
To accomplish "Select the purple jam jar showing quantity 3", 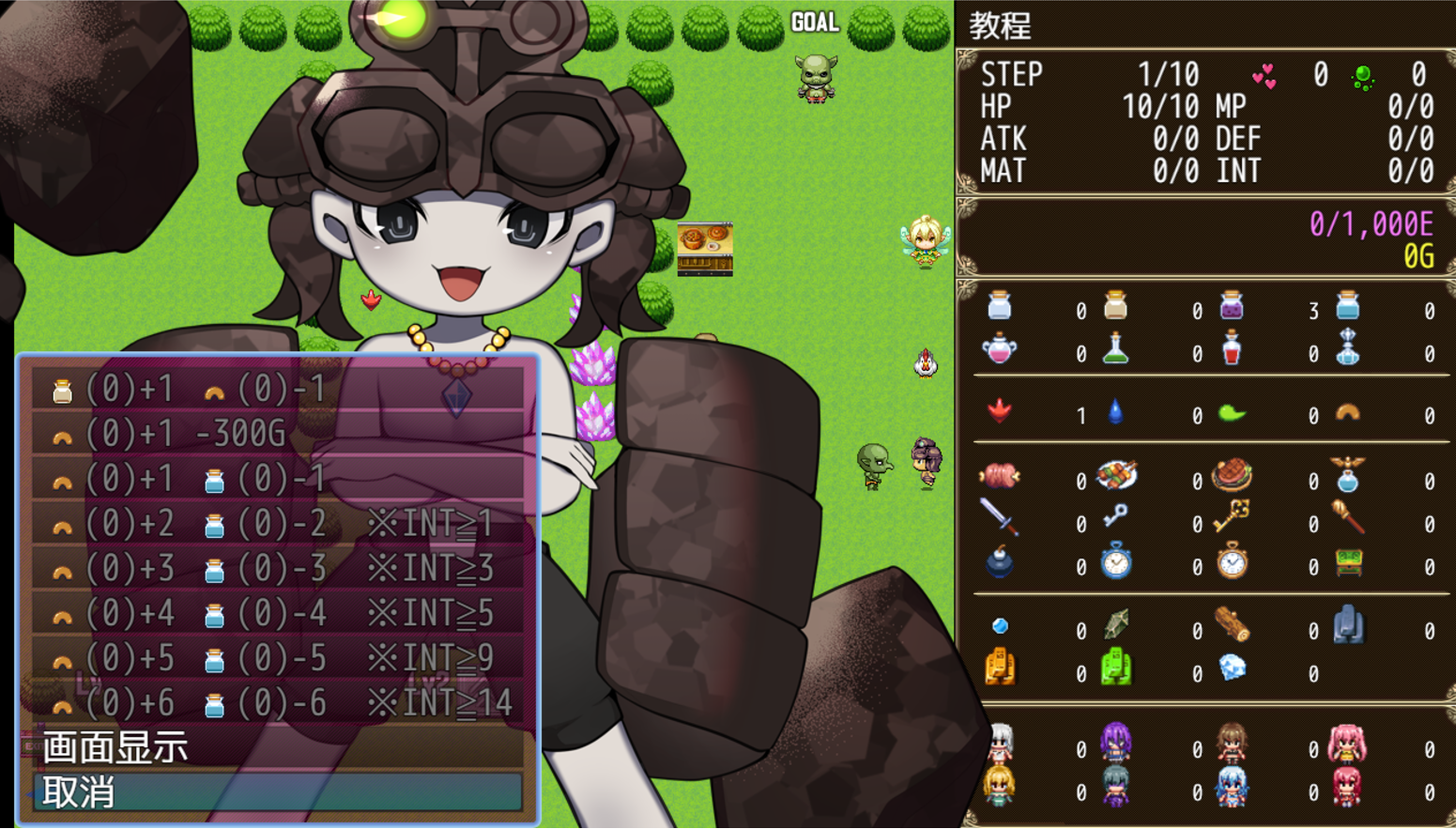I will tap(1232, 305).
